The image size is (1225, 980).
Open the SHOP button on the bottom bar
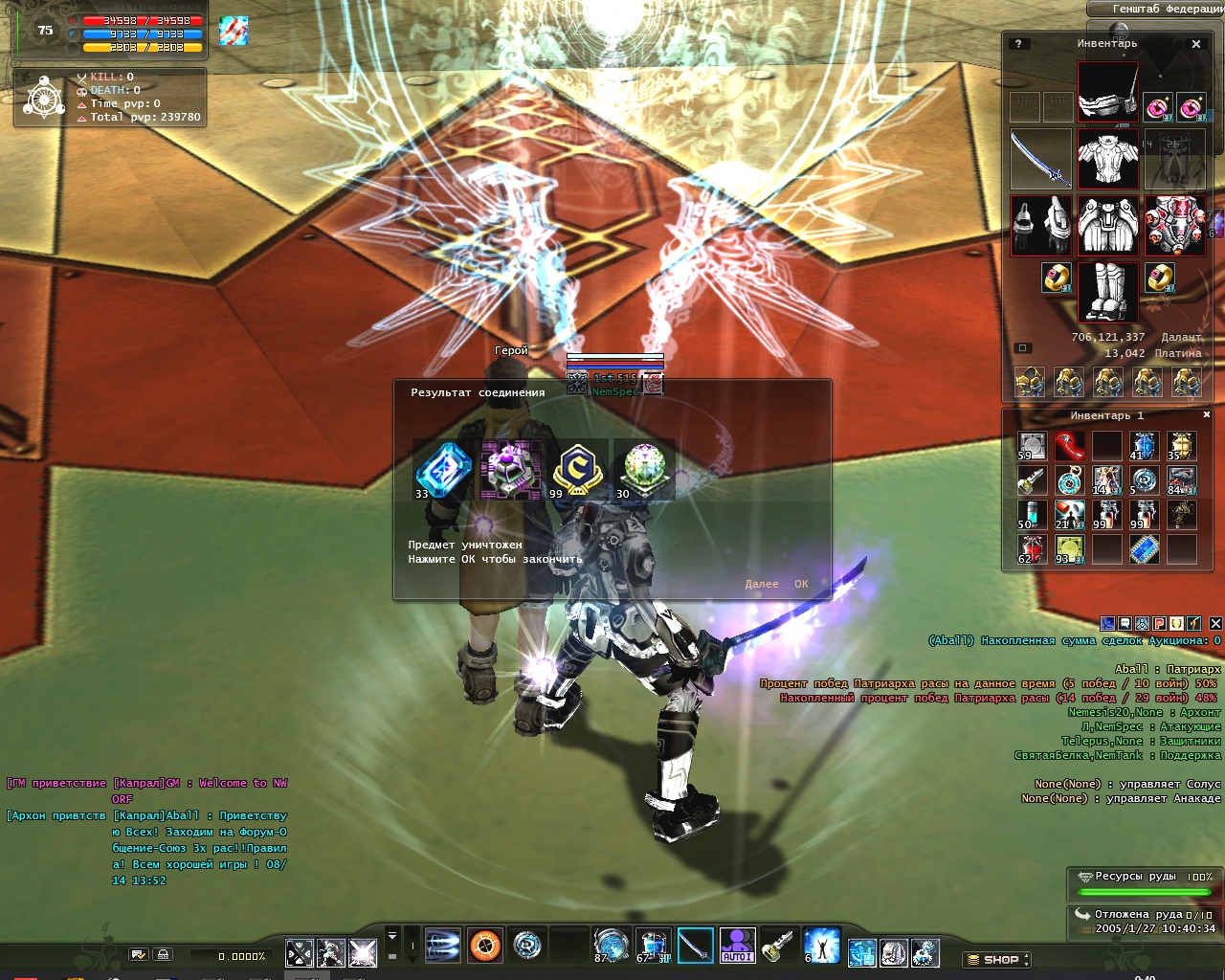pyautogui.click(x=997, y=959)
